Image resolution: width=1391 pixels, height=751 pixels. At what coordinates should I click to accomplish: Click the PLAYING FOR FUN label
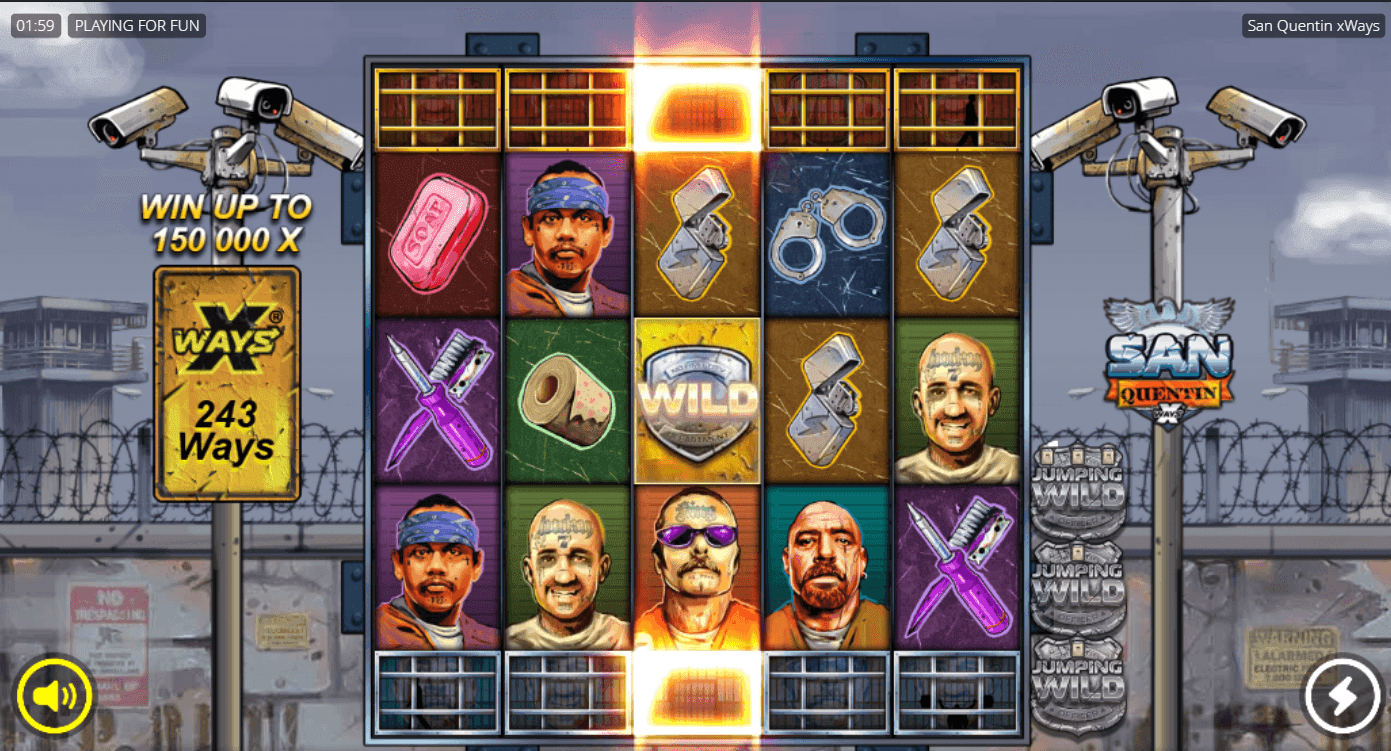point(136,25)
